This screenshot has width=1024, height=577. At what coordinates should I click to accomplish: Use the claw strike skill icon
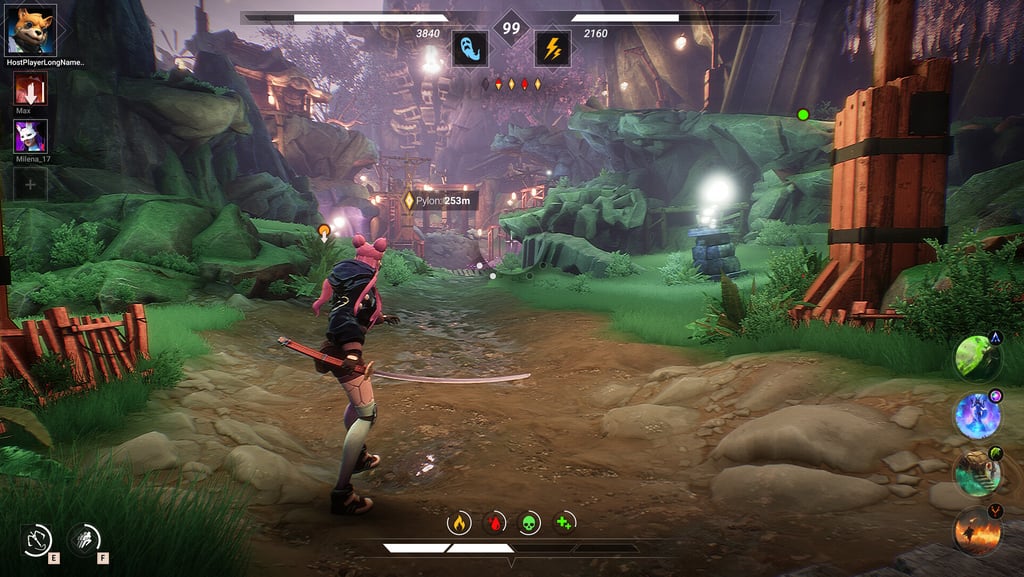pyautogui.click(x=83, y=540)
